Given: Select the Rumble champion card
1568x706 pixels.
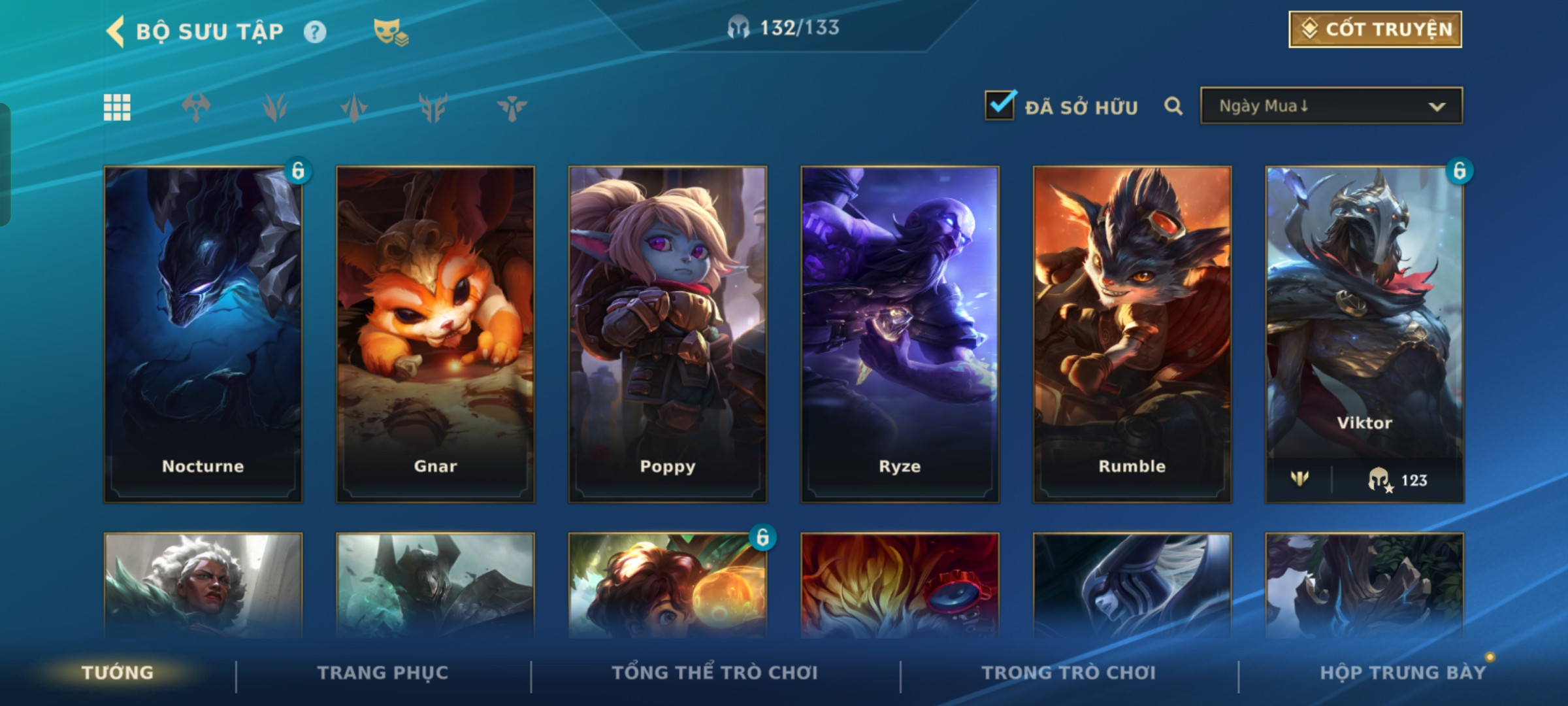Looking at the screenshot, I should 1132,333.
